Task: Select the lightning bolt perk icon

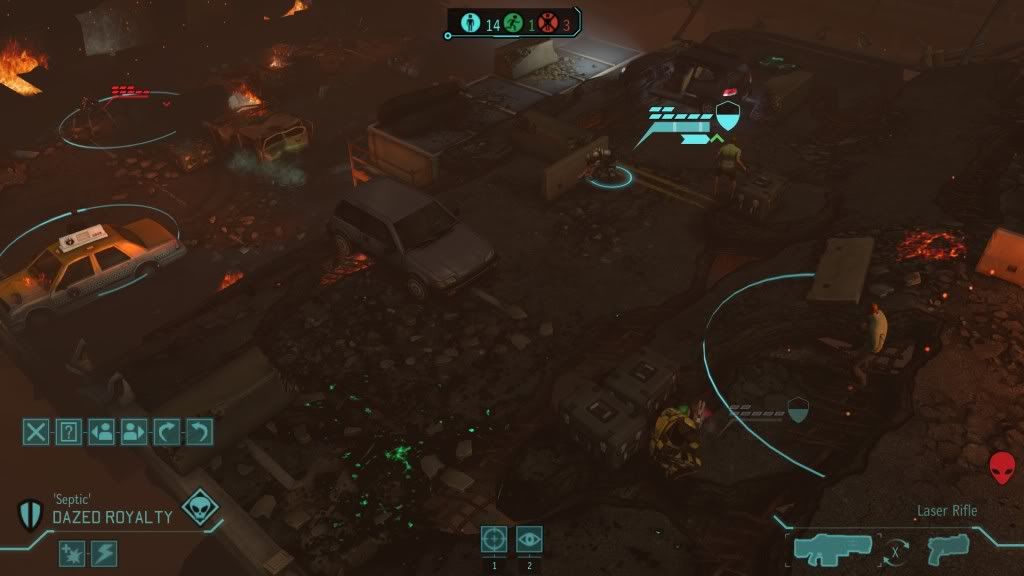Action: point(104,553)
